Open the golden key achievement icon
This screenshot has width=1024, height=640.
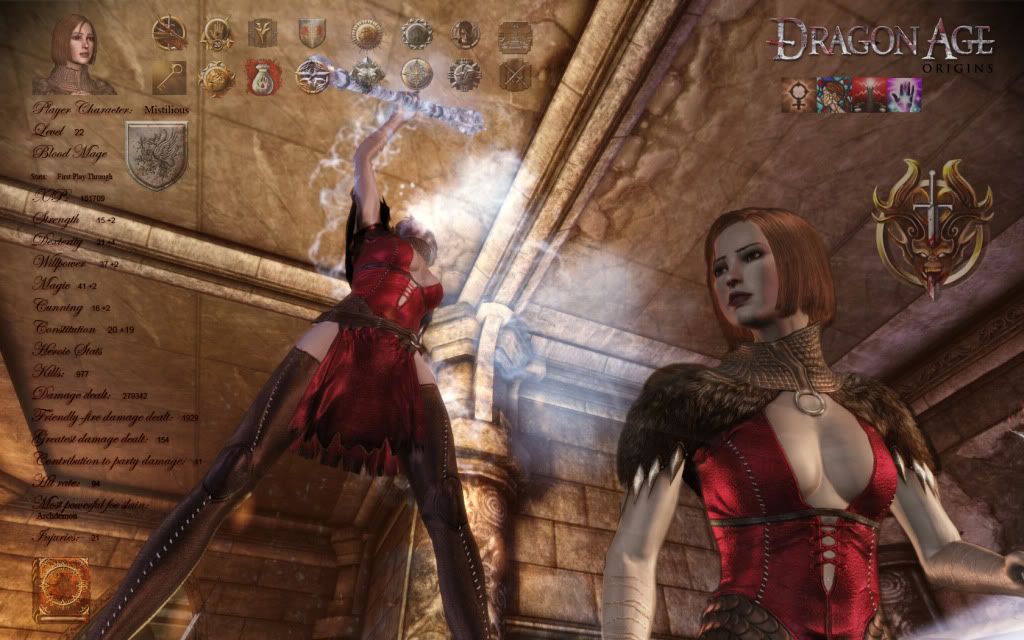click(x=168, y=76)
